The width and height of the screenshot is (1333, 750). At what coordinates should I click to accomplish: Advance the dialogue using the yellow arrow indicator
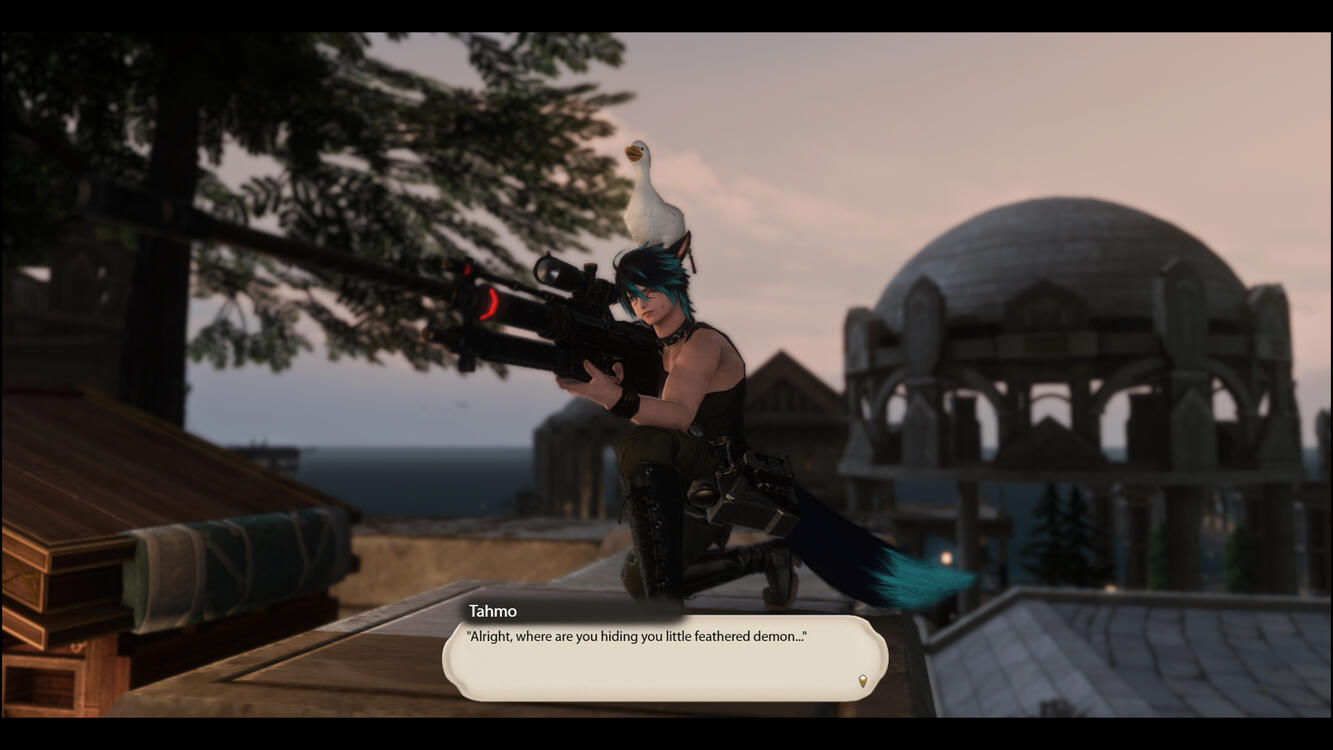(863, 681)
